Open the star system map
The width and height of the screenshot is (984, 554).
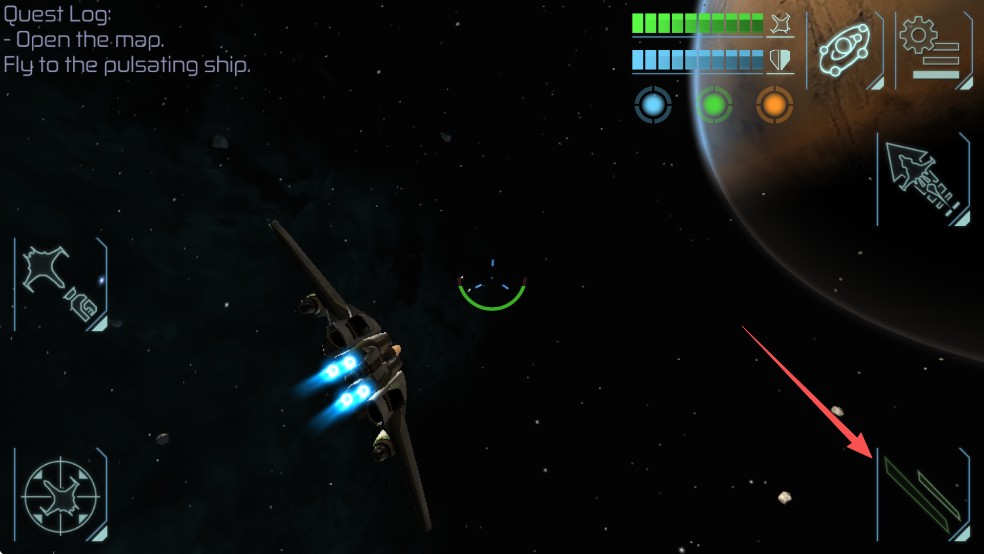tap(845, 50)
